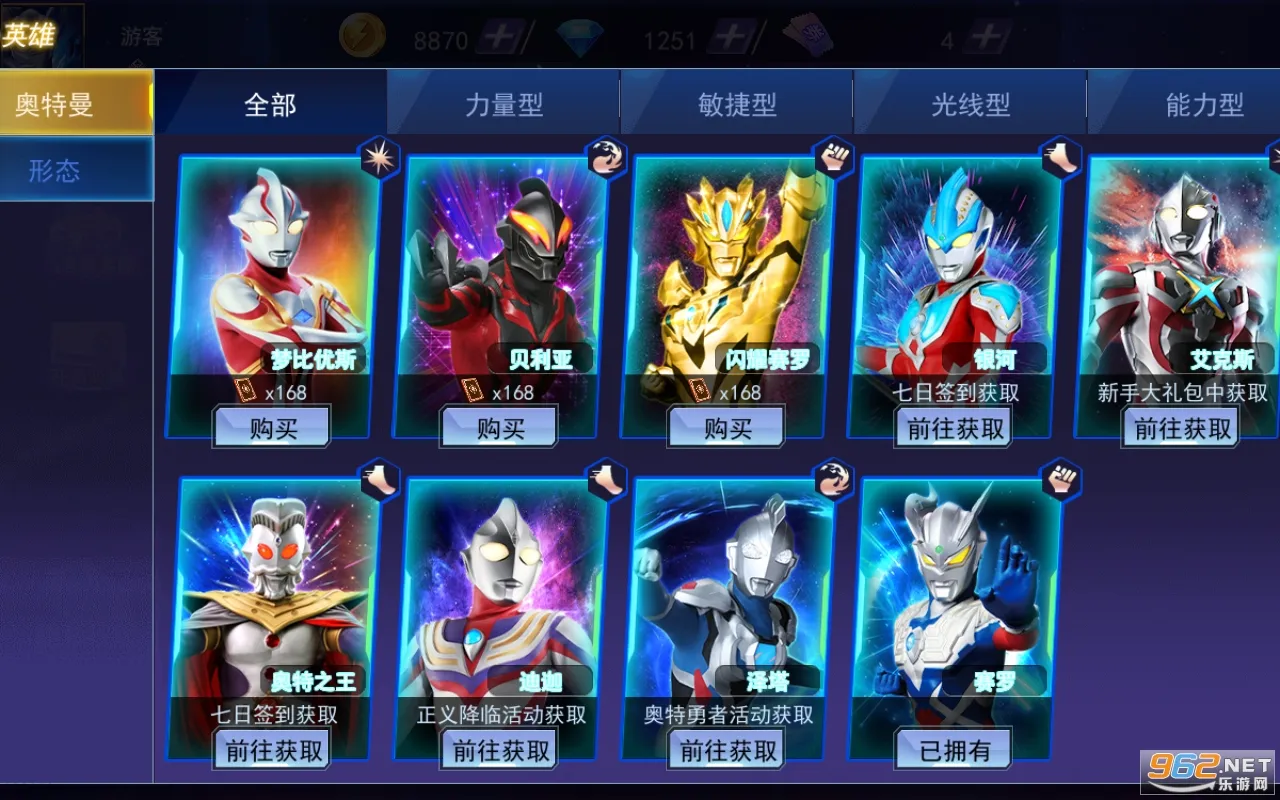Click the agility badge icon on 奥特之王's card
This screenshot has height=800, width=1280.
[381, 480]
